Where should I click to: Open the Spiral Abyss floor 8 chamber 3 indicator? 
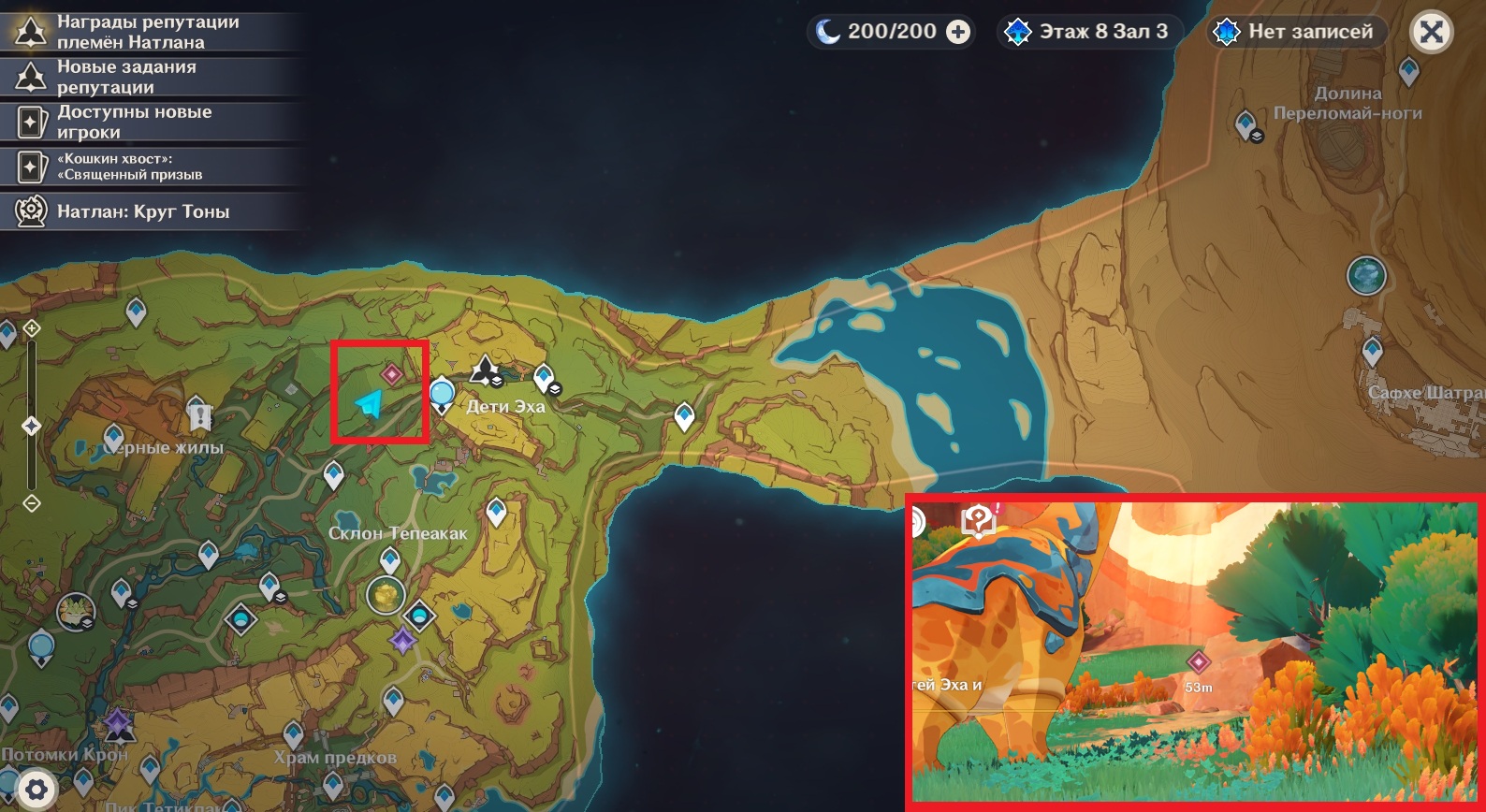pyautogui.click(x=1089, y=32)
